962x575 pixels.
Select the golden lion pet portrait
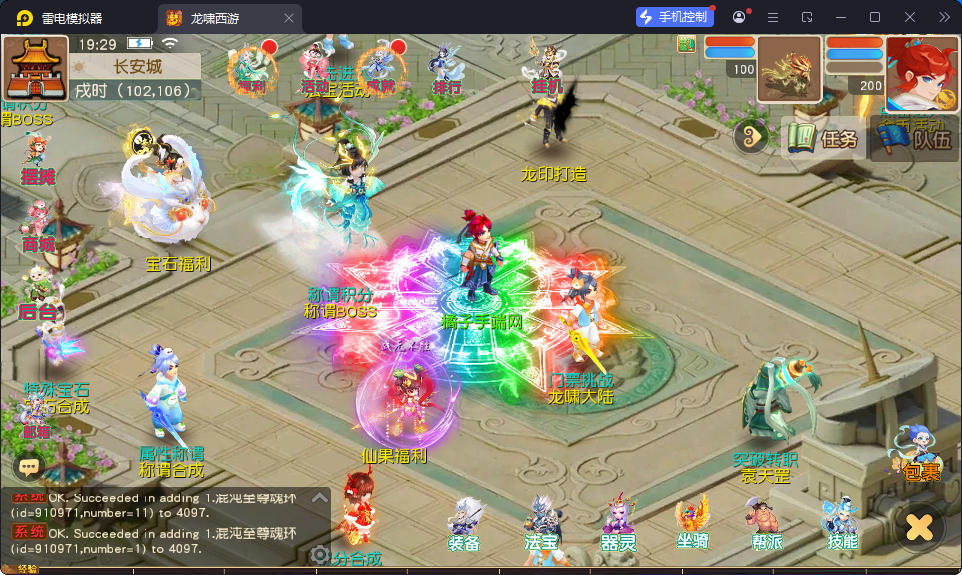[789, 70]
